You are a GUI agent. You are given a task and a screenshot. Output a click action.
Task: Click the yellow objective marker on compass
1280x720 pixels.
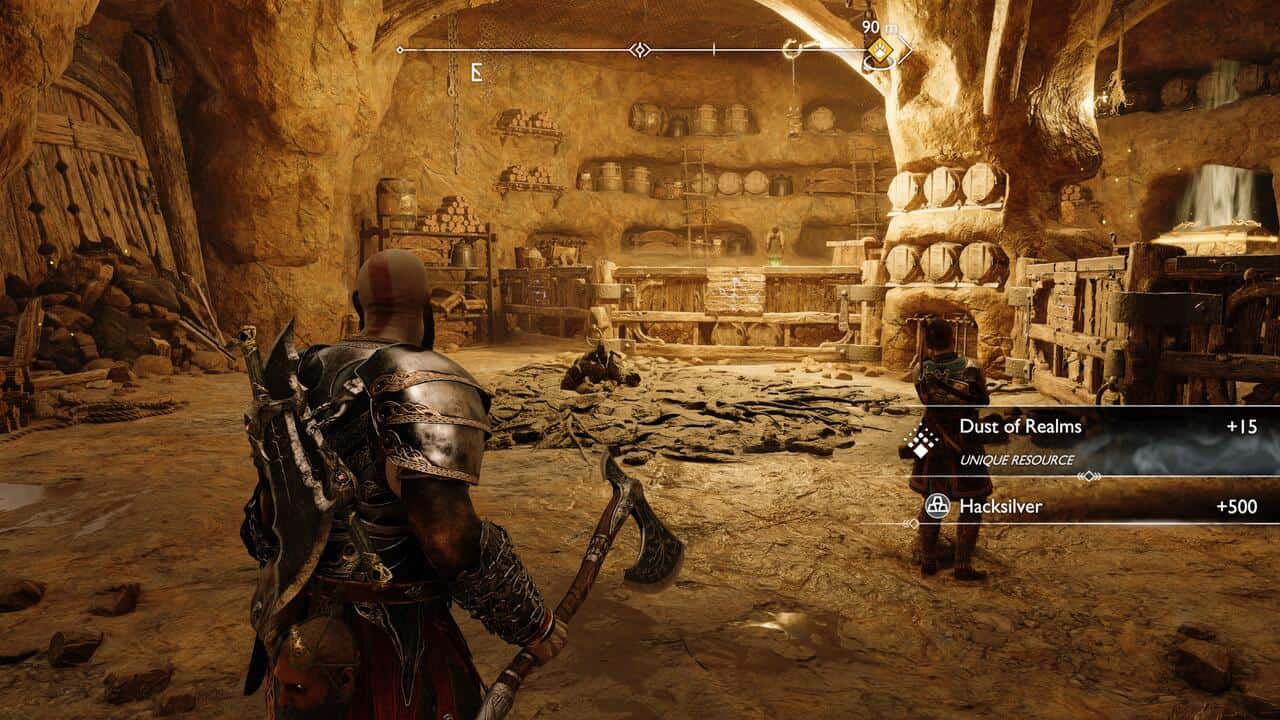[x=880, y=50]
